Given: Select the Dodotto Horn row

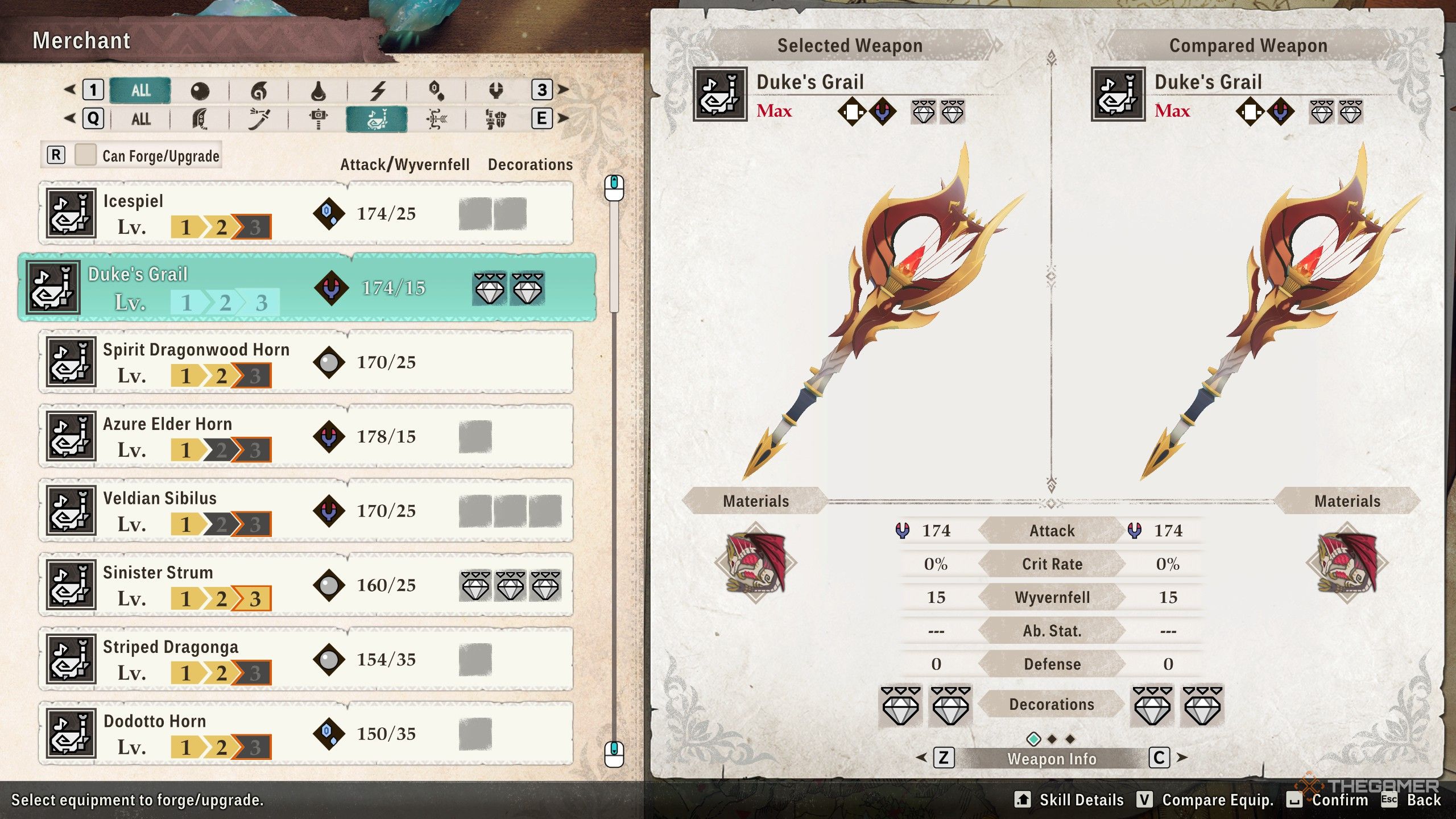Looking at the screenshot, I should [x=306, y=734].
